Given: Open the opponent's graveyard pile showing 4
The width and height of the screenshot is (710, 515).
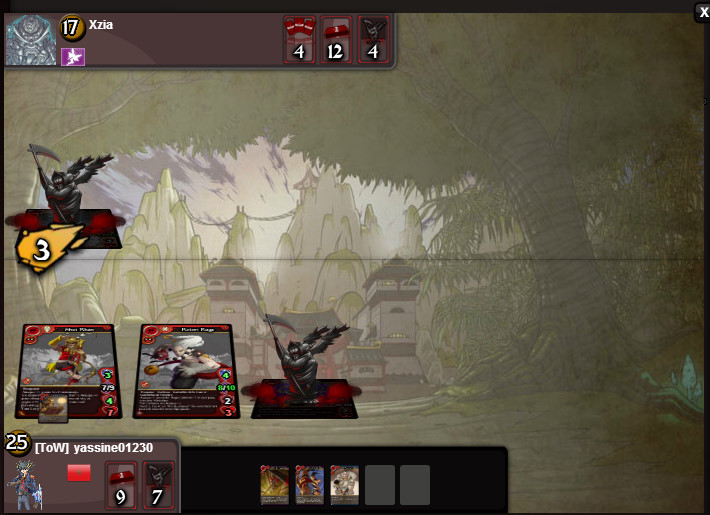Looking at the screenshot, I should 373,40.
